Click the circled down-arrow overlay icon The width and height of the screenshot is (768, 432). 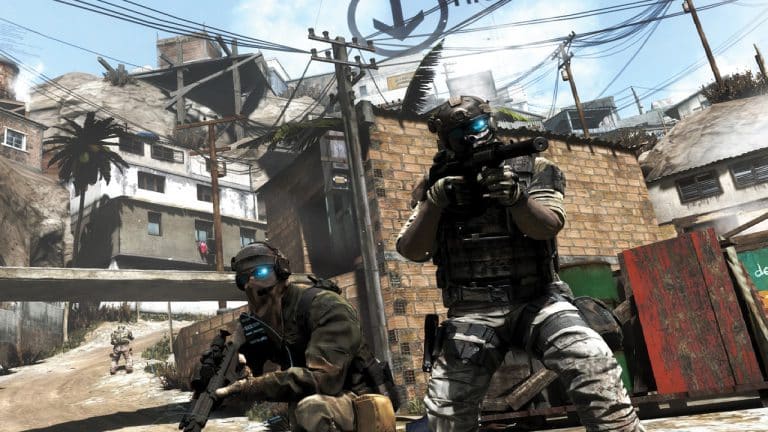pos(398,22)
